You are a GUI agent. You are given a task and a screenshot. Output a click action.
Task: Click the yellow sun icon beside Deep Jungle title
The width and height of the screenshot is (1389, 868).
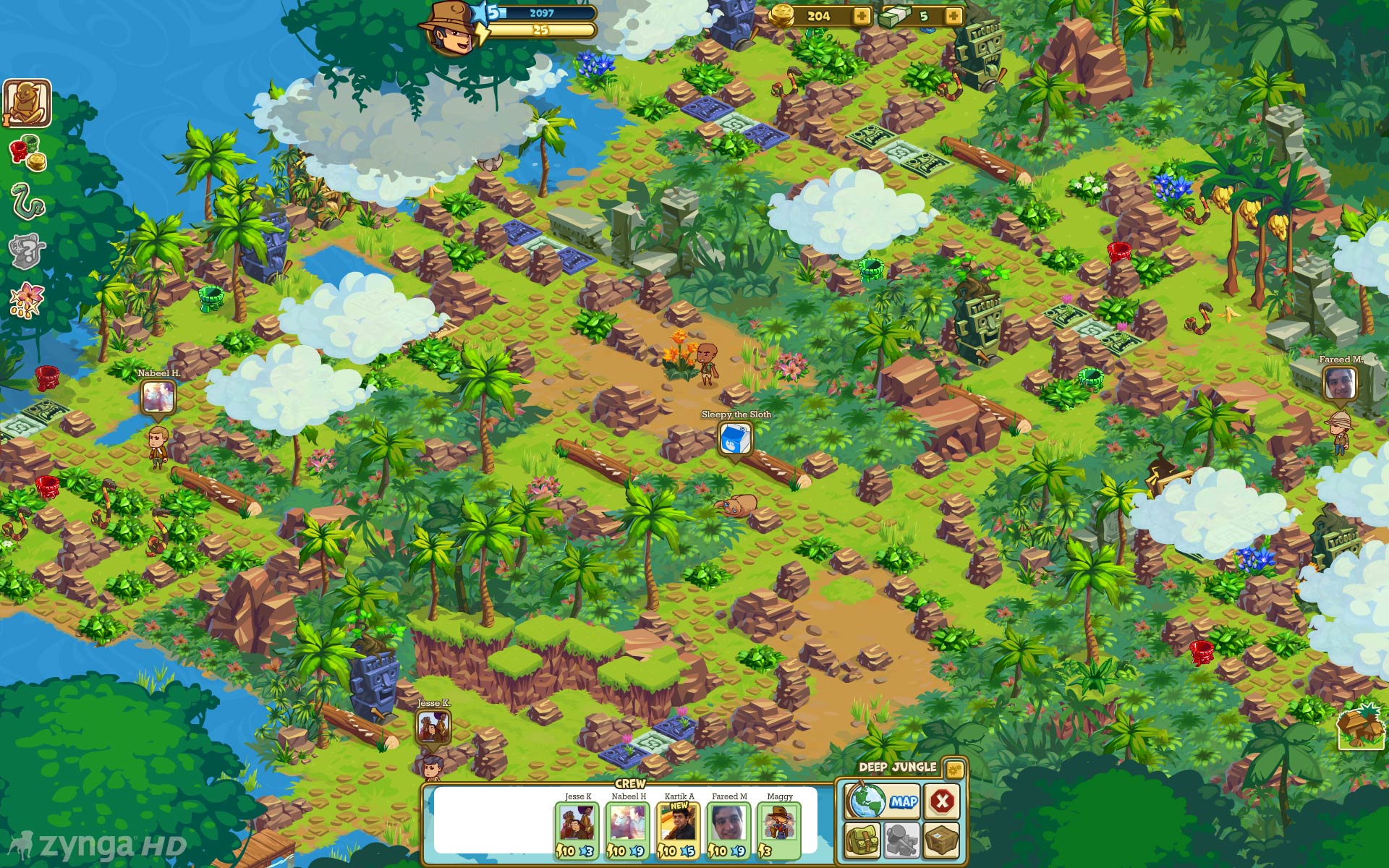click(x=955, y=768)
